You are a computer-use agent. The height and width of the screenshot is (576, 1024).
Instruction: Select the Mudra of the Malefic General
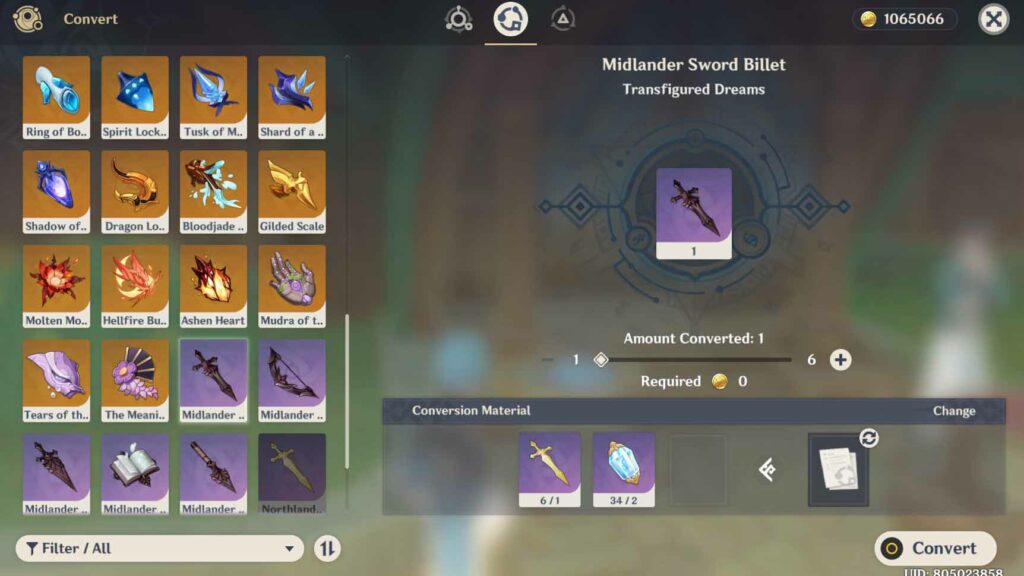click(x=292, y=285)
